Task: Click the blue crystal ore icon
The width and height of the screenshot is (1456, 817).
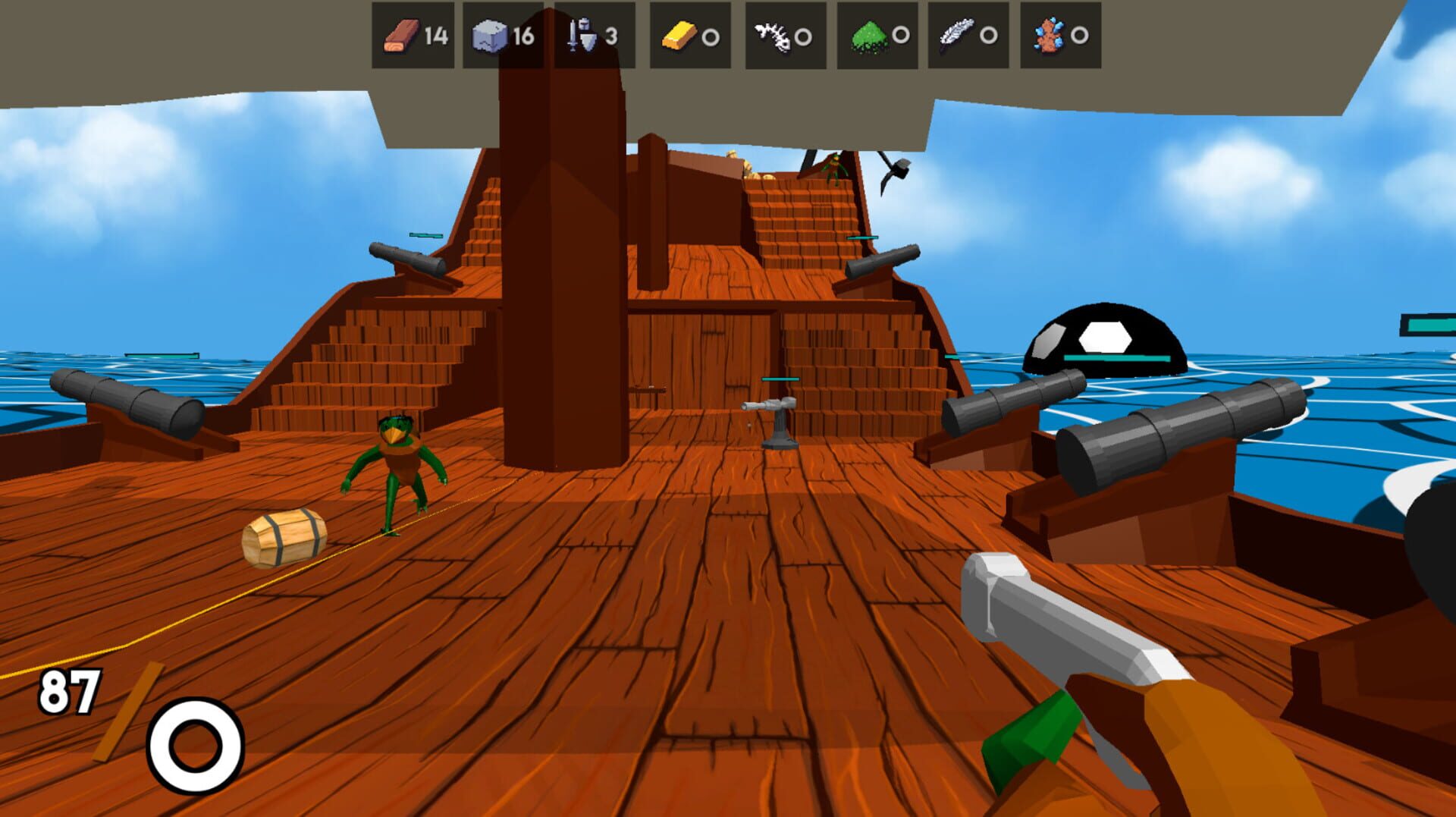Action: (1049, 35)
